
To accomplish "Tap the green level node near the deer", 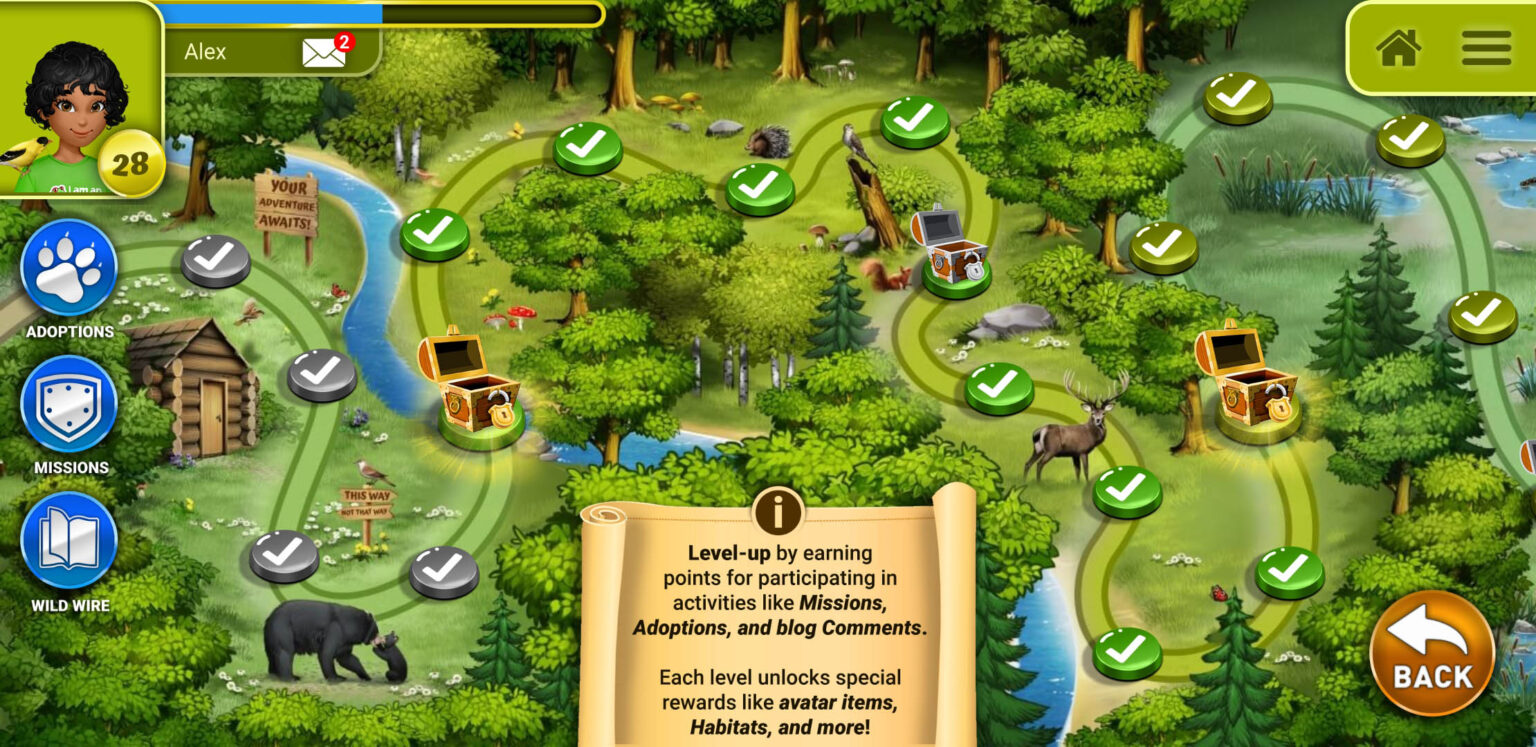I will click(998, 384).
